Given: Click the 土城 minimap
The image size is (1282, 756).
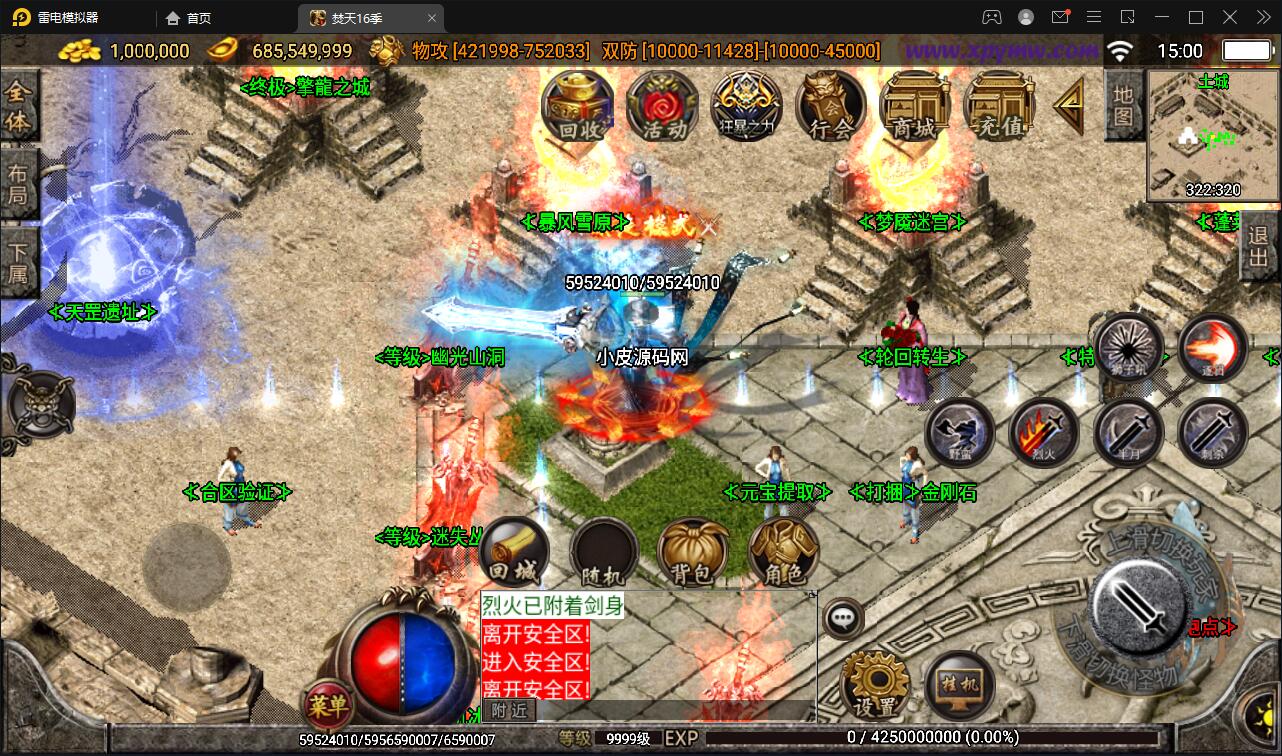Looking at the screenshot, I should [1212, 135].
